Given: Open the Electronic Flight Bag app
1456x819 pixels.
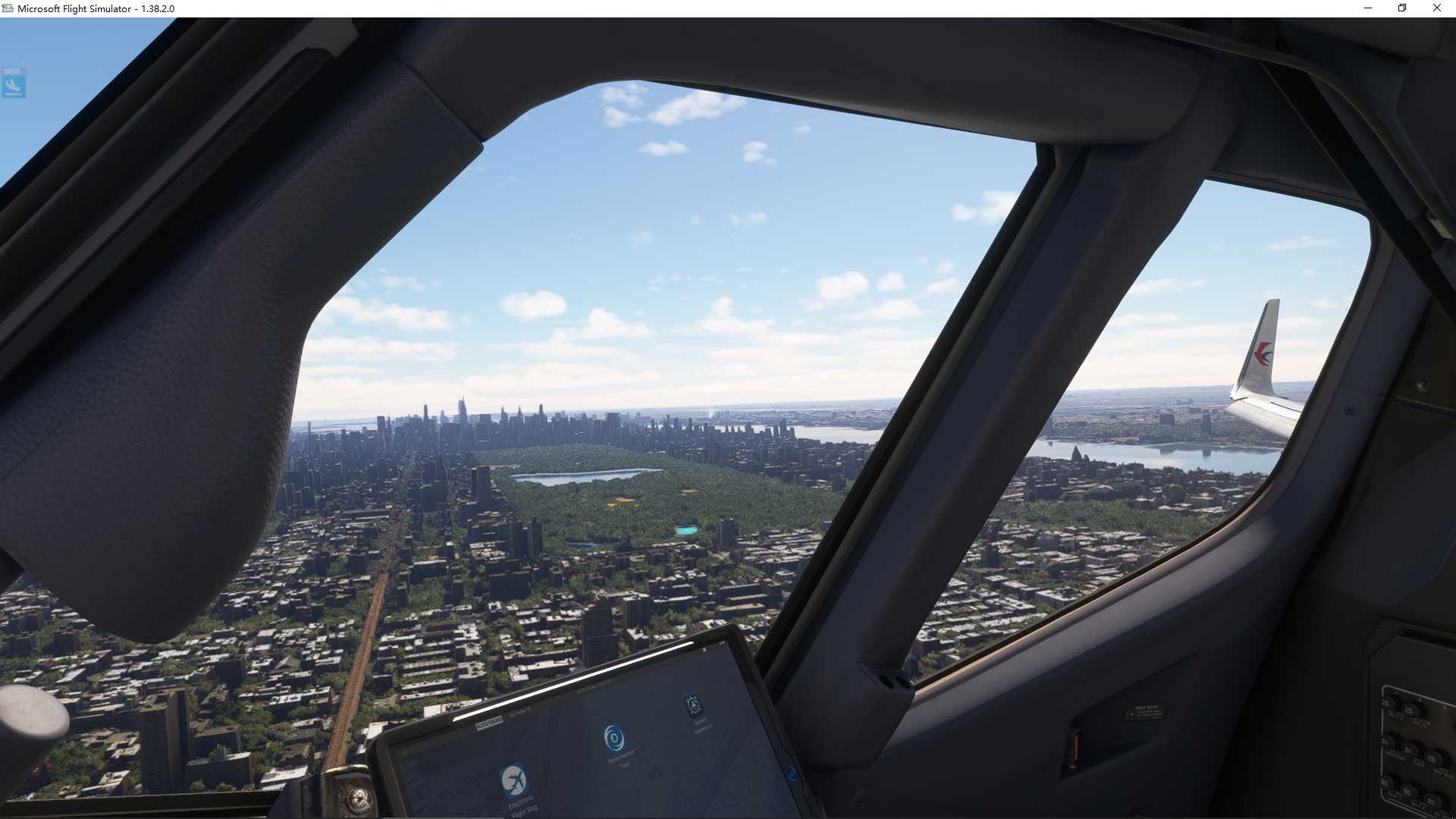Looking at the screenshot, I should tap(514, 780).
